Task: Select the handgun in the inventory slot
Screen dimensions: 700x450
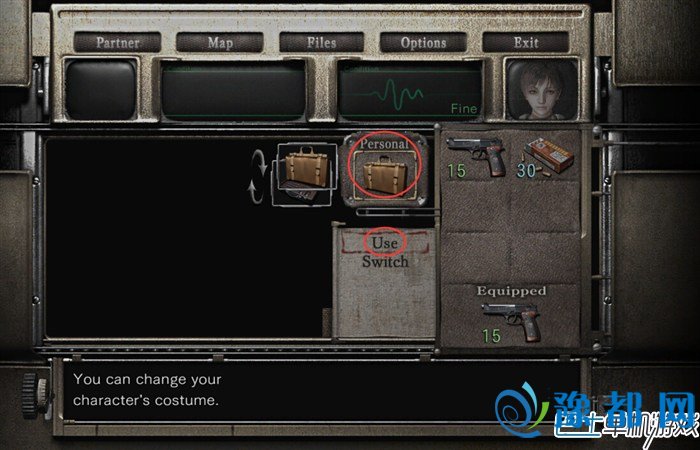Action: (x=476, y=154)
